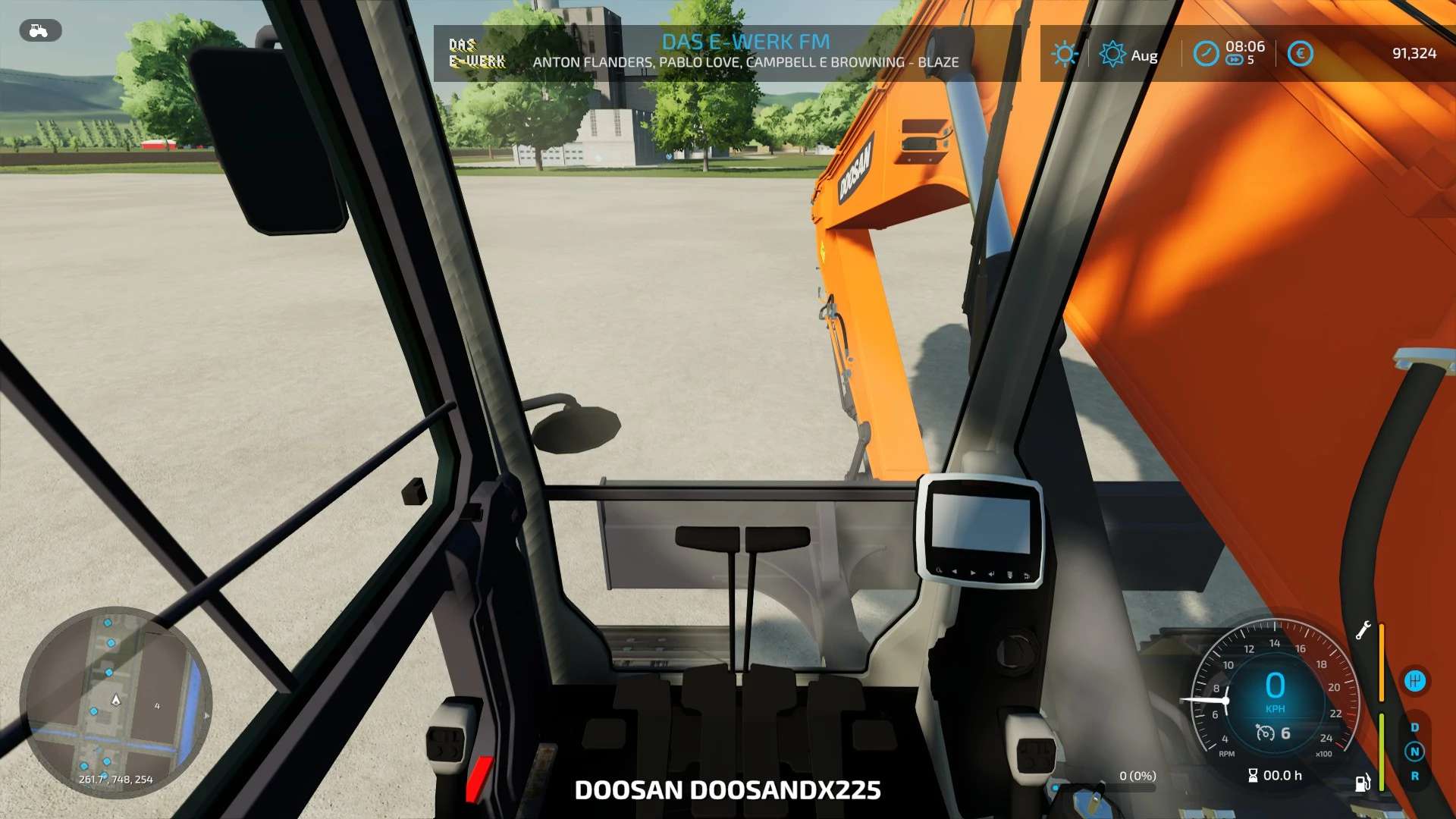
Task: Click the blue gear shifter icon
Action: 1416,680
